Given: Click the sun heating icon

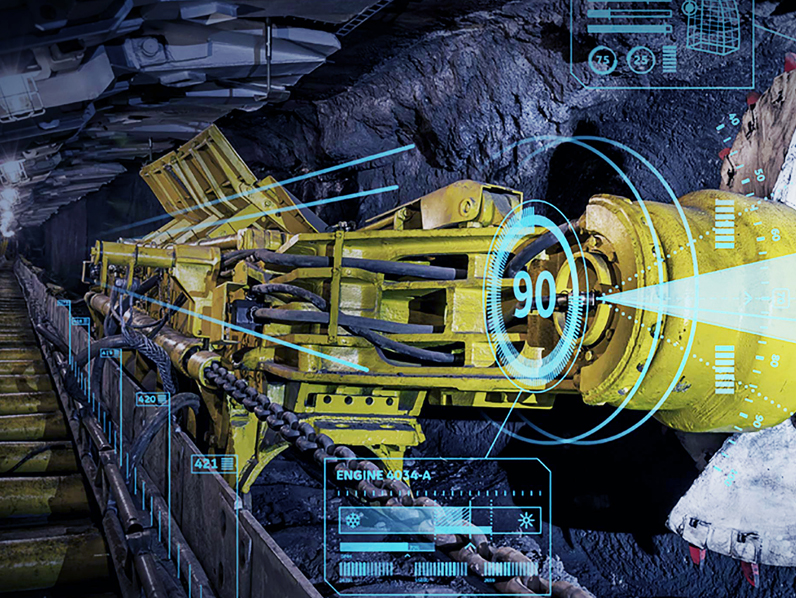Looking at the screenshot, I should 523,520.
